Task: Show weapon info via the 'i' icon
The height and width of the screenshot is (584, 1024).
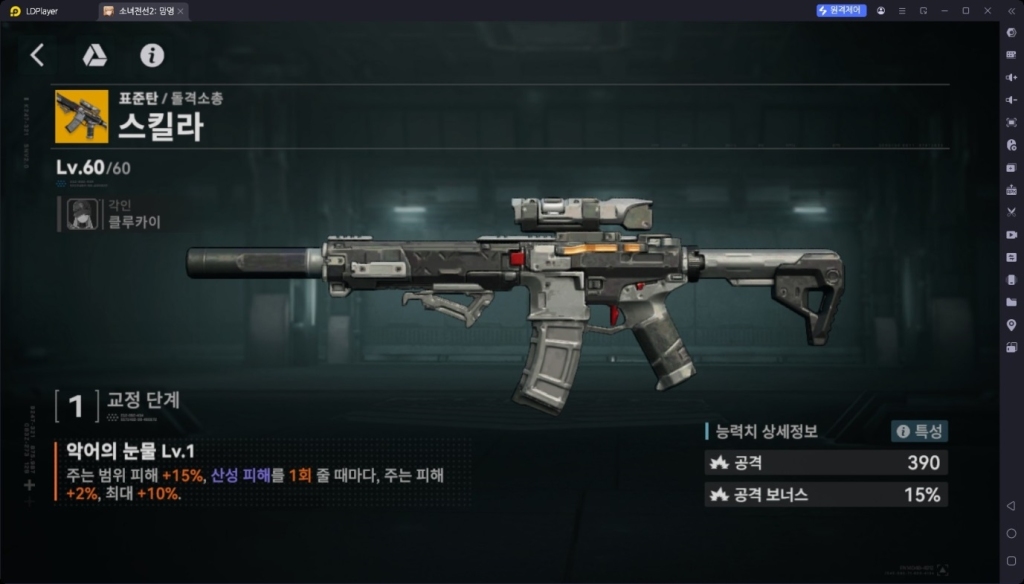Action: pos(152,55)
